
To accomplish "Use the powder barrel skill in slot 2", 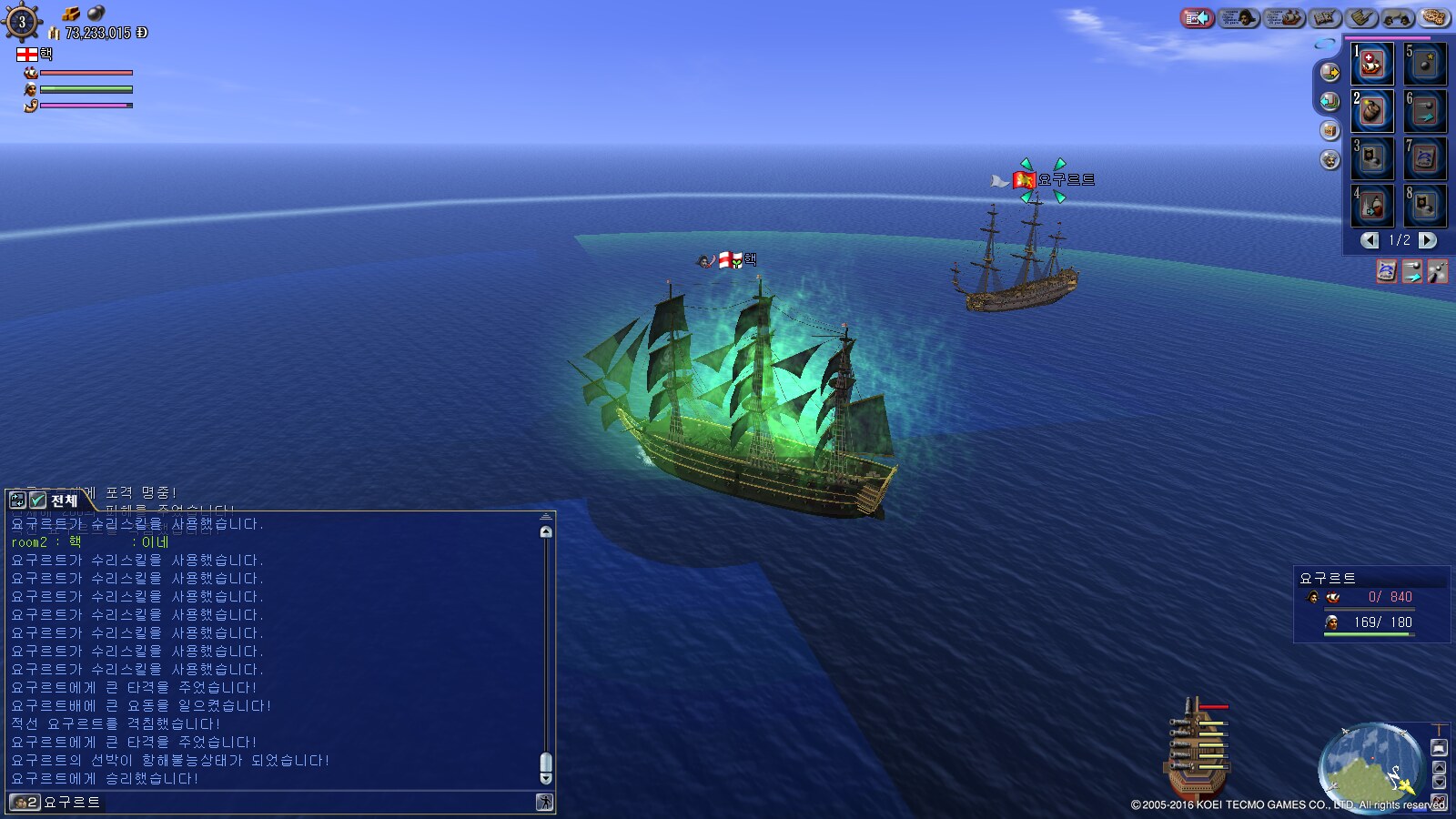I will (1371, 111).
